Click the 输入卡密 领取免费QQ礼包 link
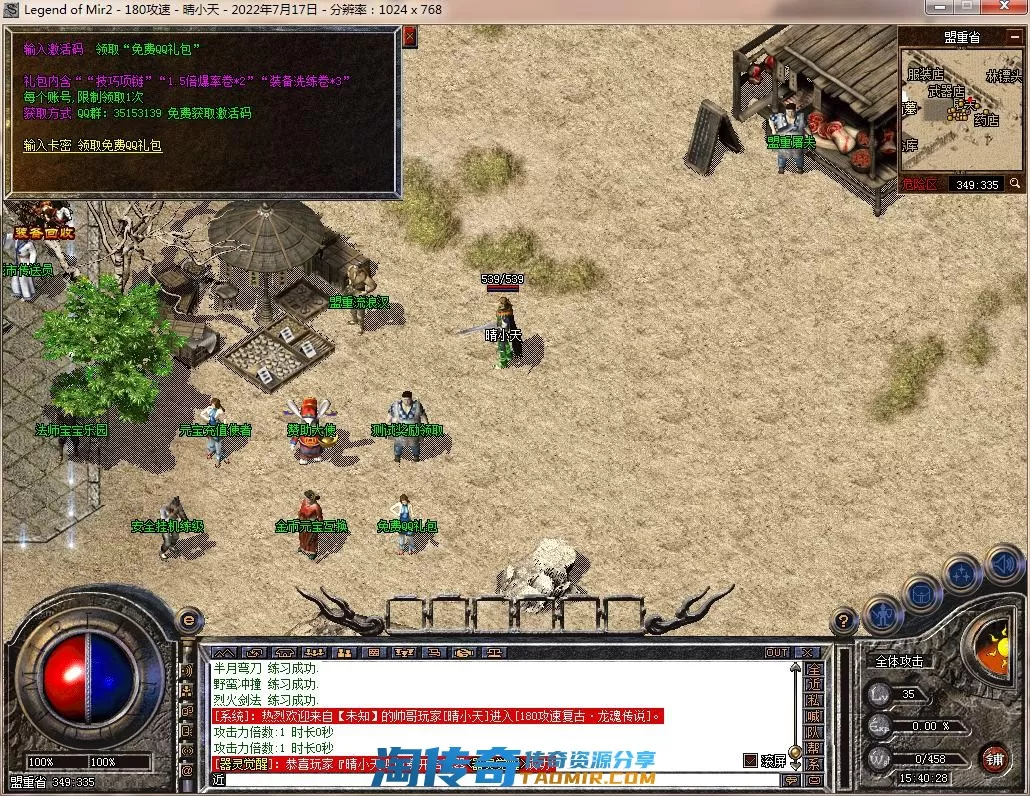Image resolution: width=1030 pixels, height=796 pixels. (93, 146)
